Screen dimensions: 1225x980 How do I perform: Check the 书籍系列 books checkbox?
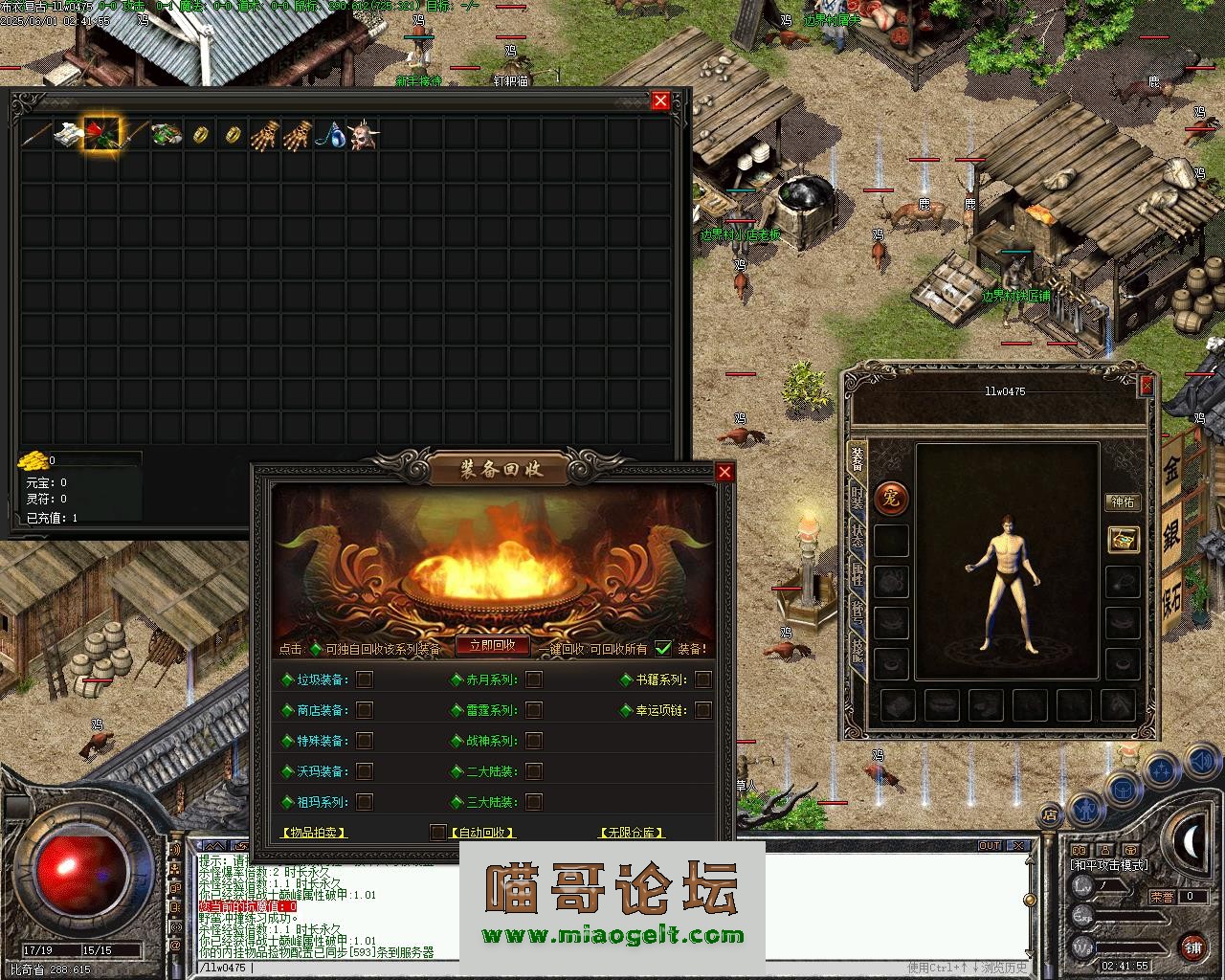coord(703,679)
